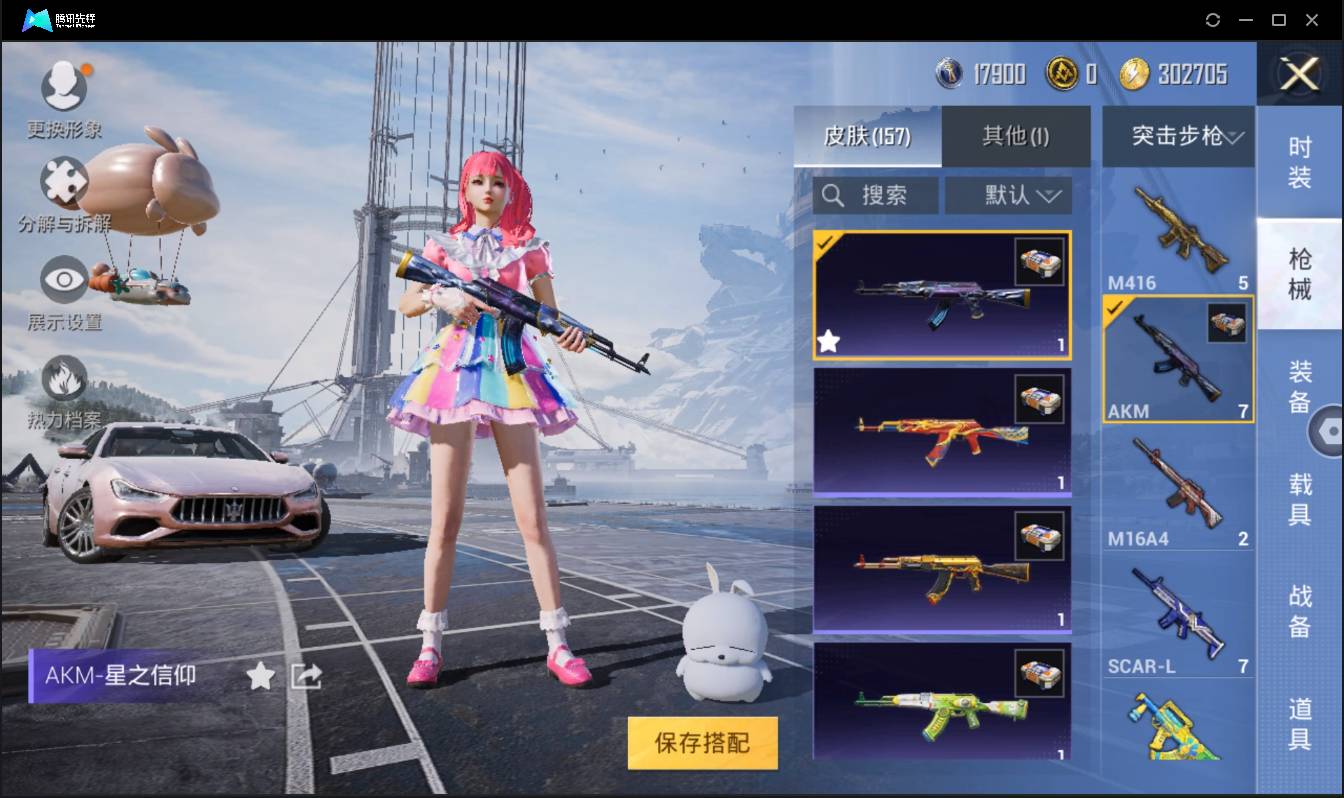Open the 默认 sort dropdown
The width and height of the screenshot is (1344, 798).
coord(1008,195)
